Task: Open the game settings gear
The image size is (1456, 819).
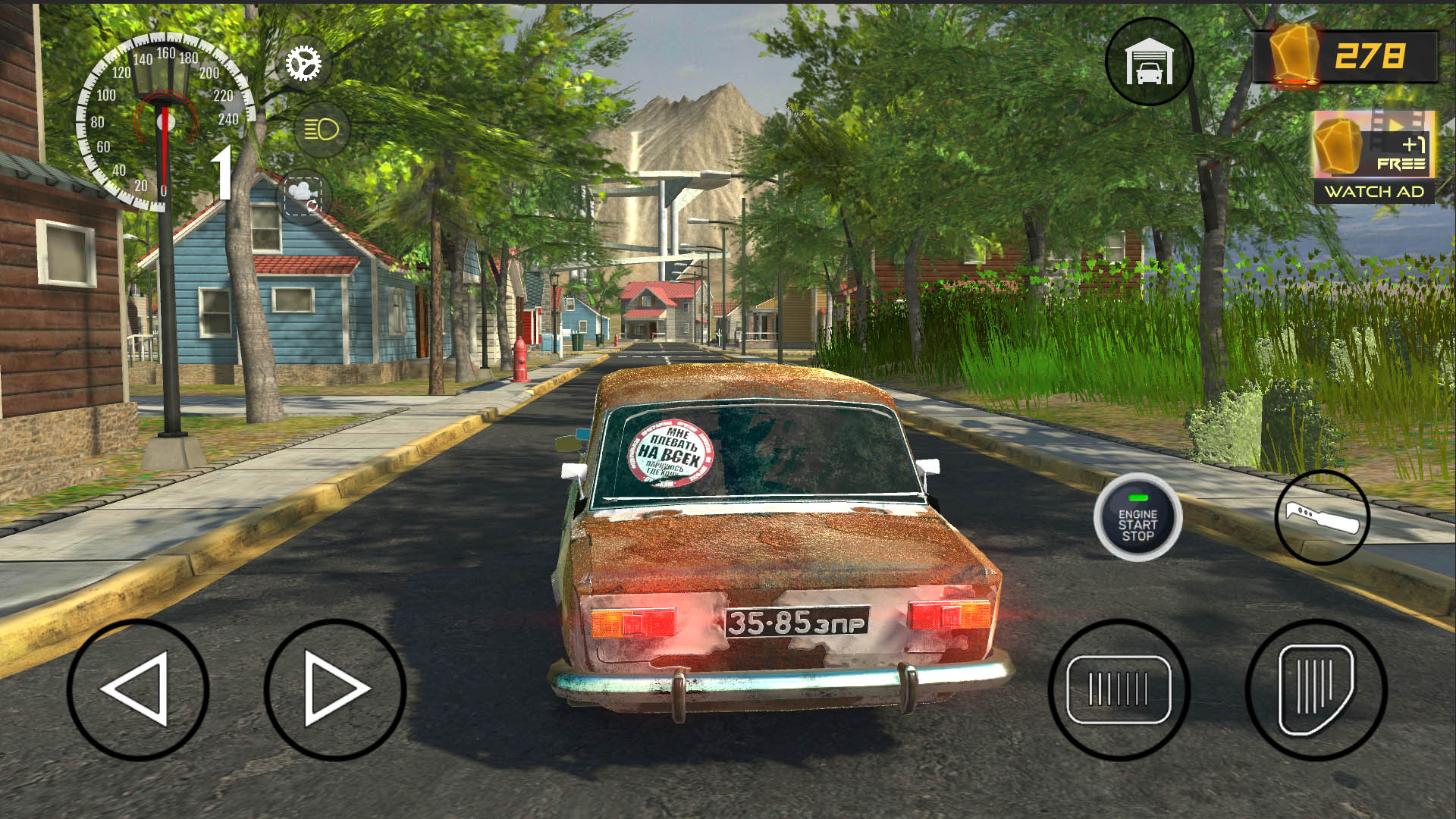Action: 303,62
